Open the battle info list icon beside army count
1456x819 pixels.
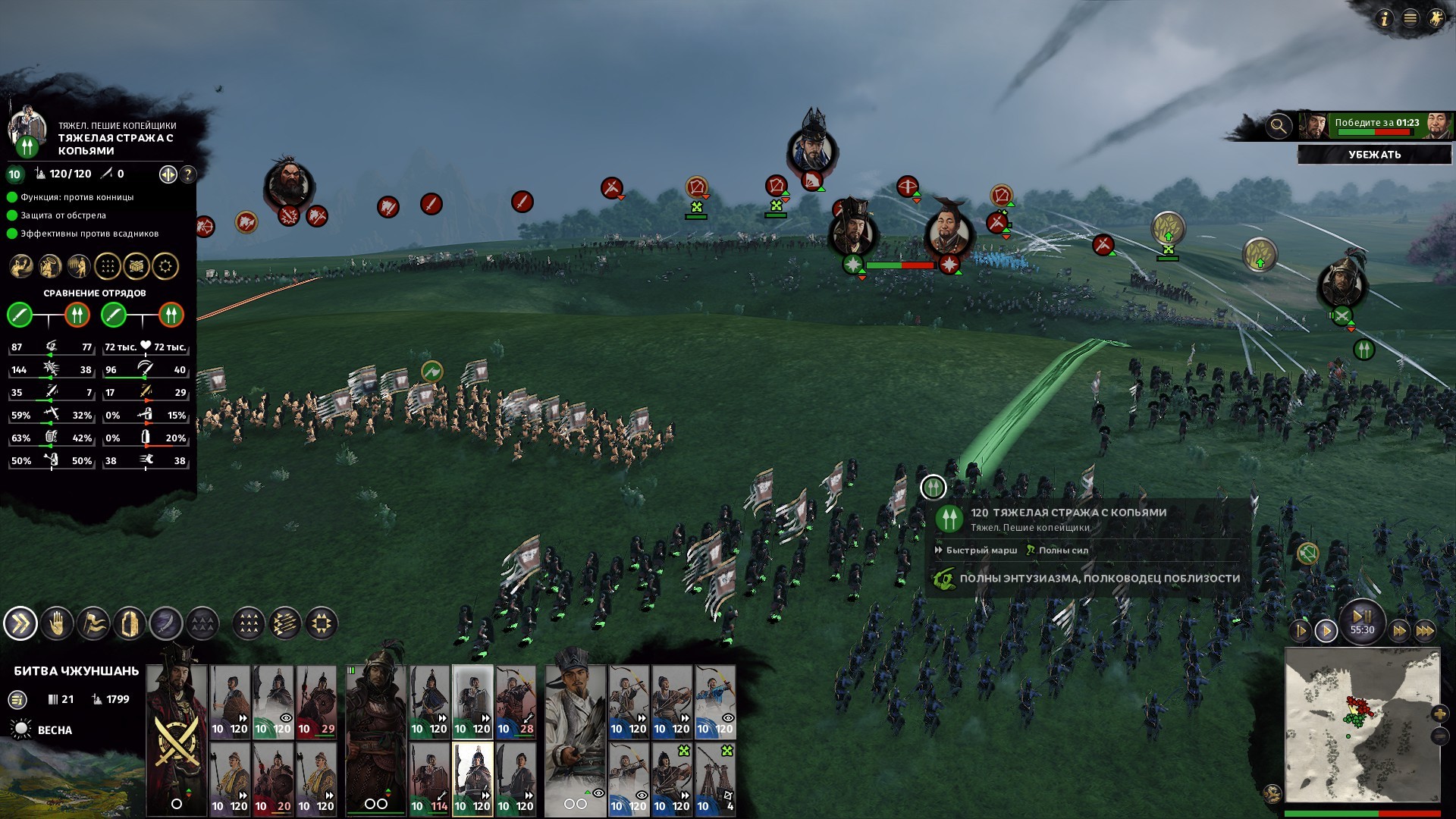pos(17,700)
